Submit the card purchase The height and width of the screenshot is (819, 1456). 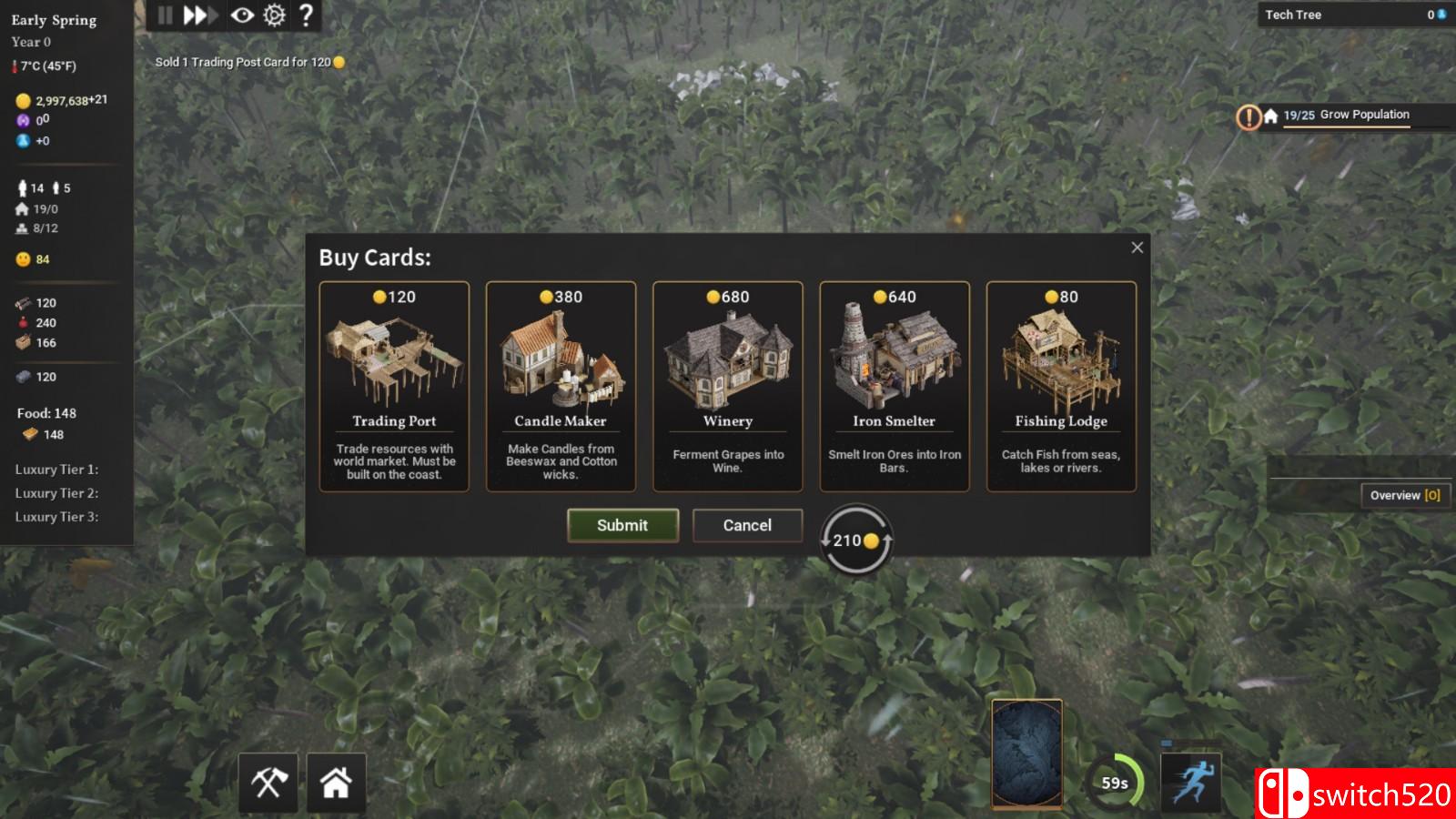pyautogui.click(x=622, y=525)
